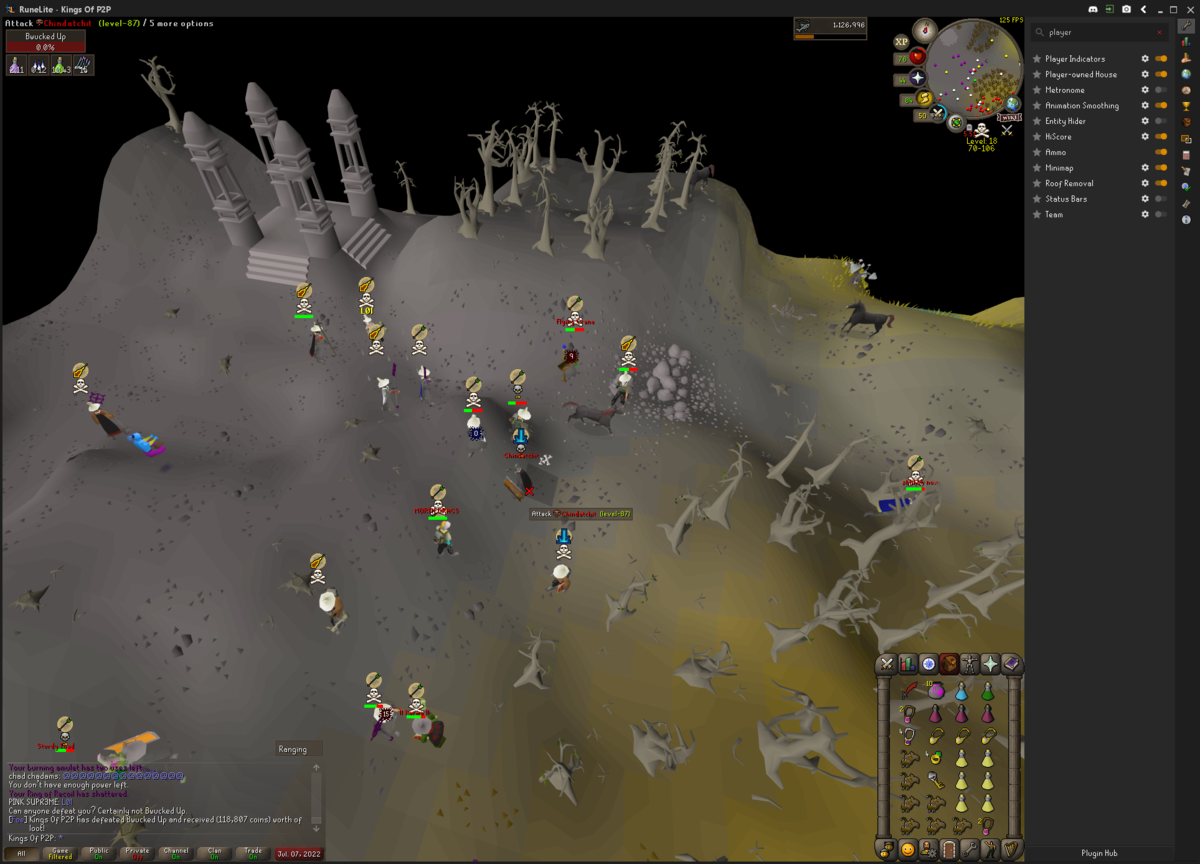
Task: Select the red feather weapon inventory slot
Action: click(x=910, y=690)
